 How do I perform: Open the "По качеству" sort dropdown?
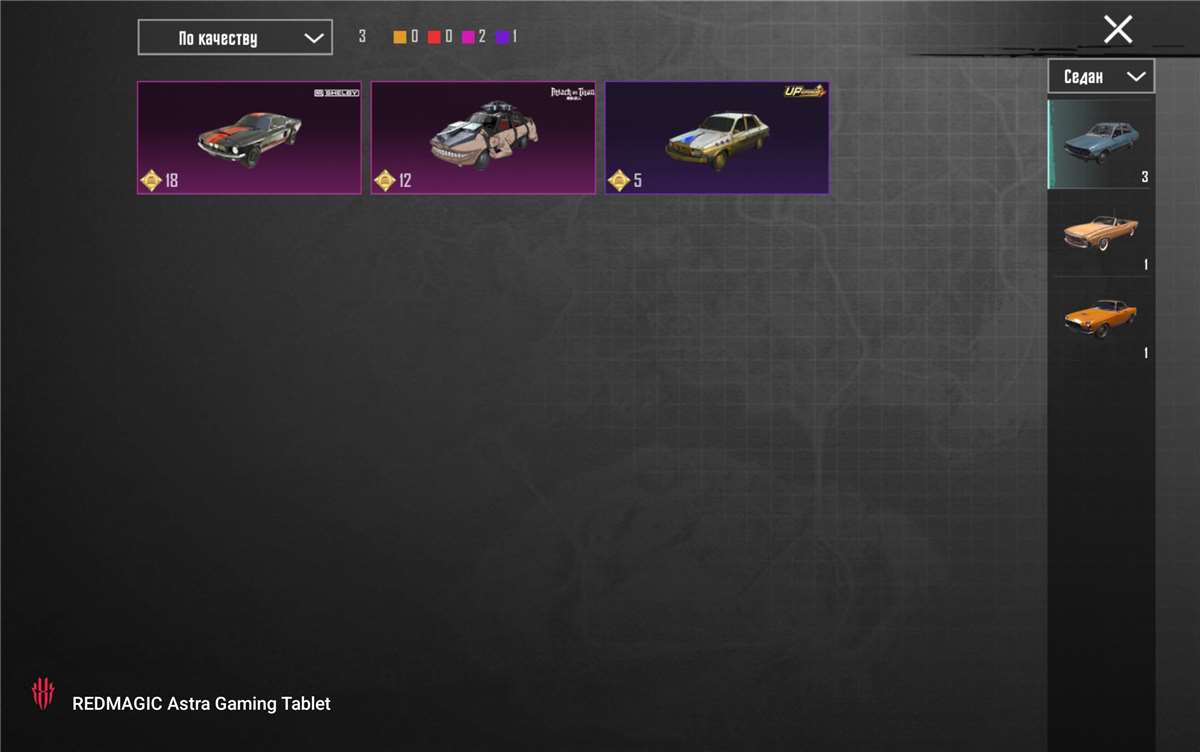(235, 38)
